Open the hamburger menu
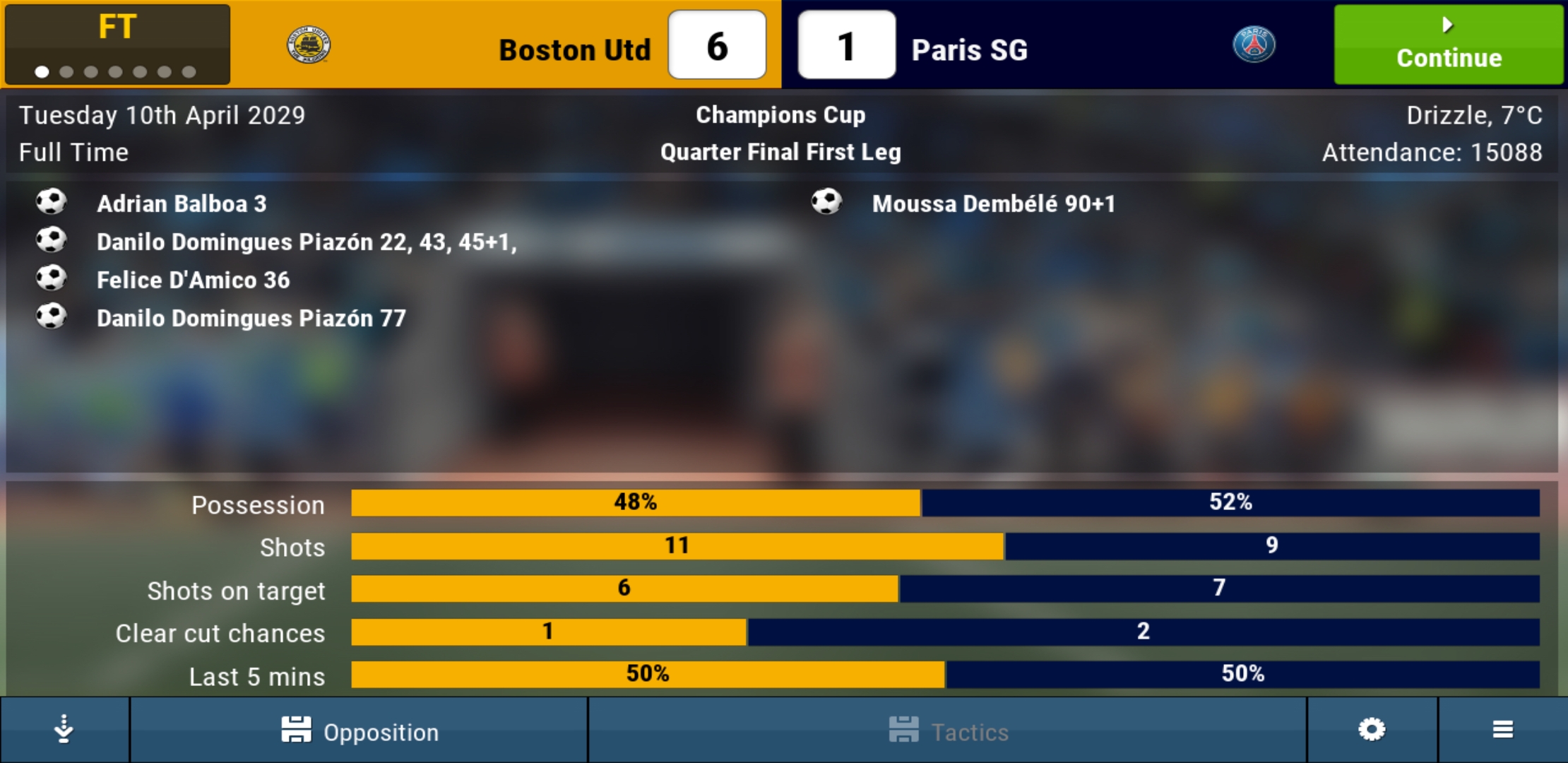Screen dimensions: 1568x763 [1502, 730]
